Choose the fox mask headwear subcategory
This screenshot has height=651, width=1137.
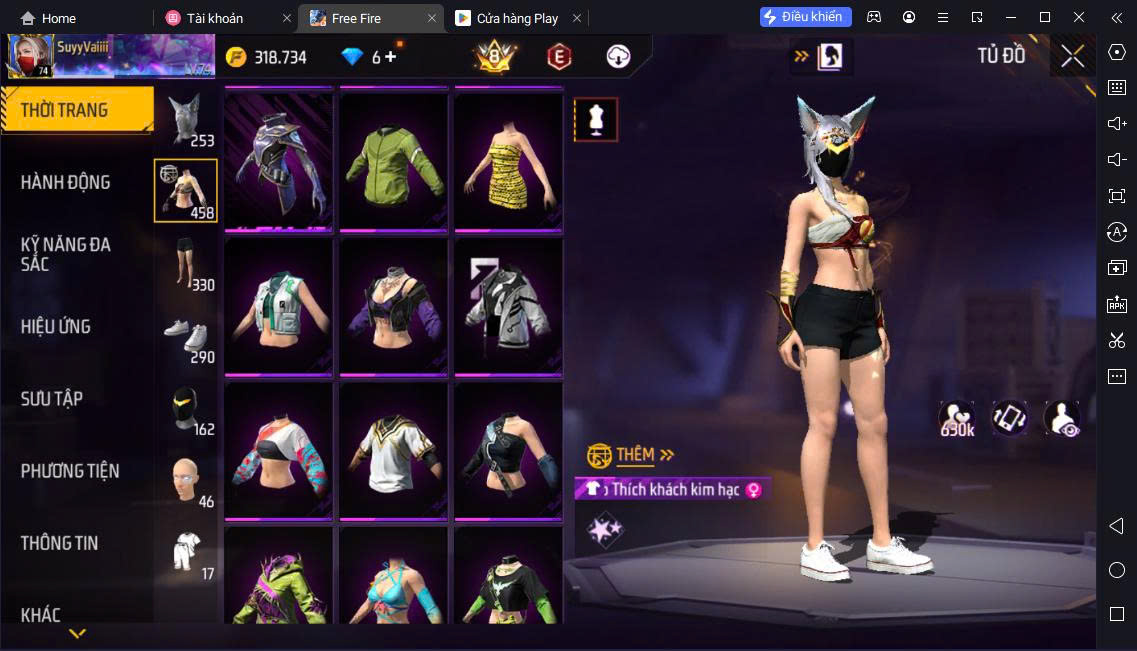click(x=186, y=120)
